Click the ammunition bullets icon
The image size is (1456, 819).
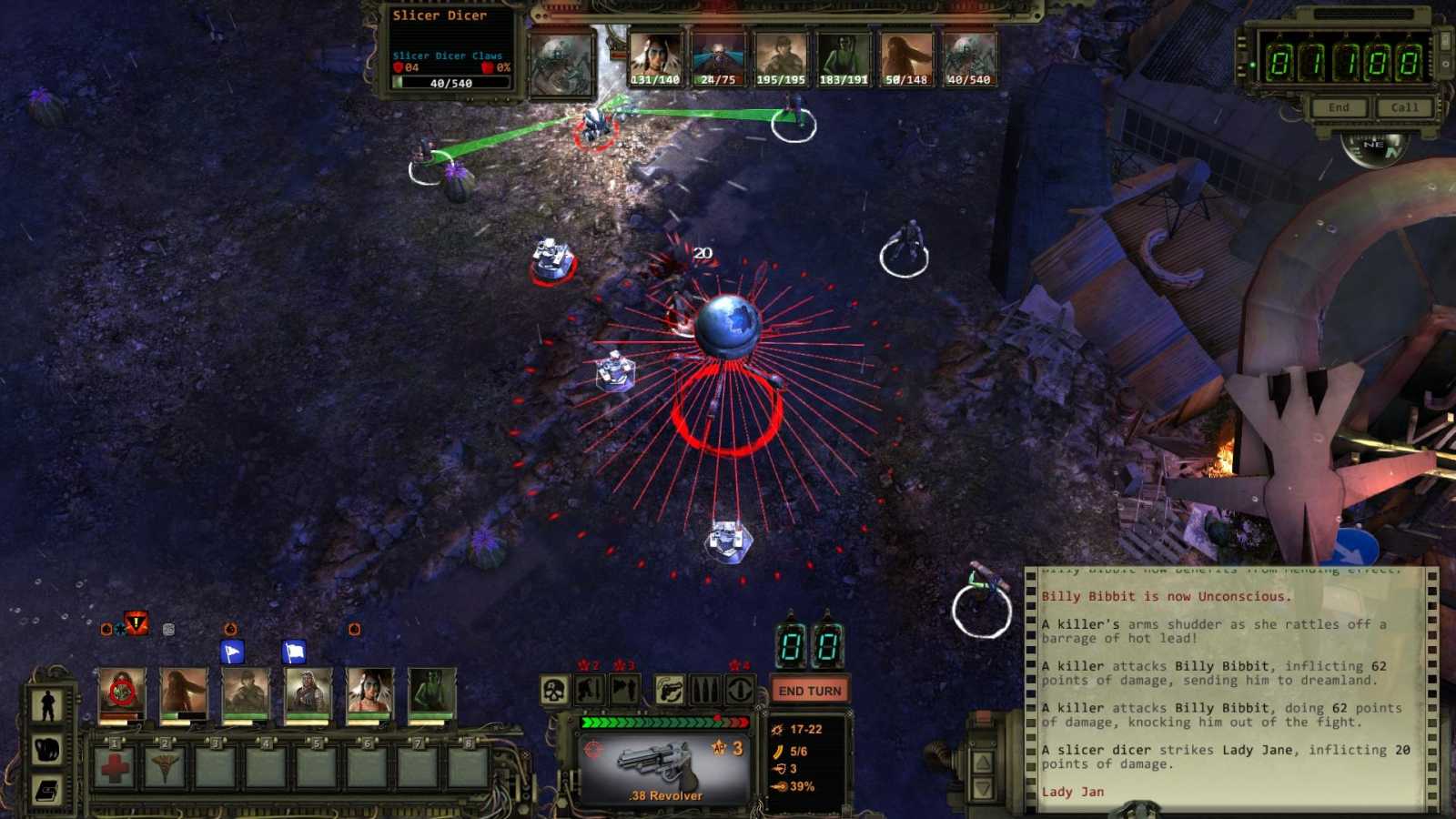click(705, 690)
